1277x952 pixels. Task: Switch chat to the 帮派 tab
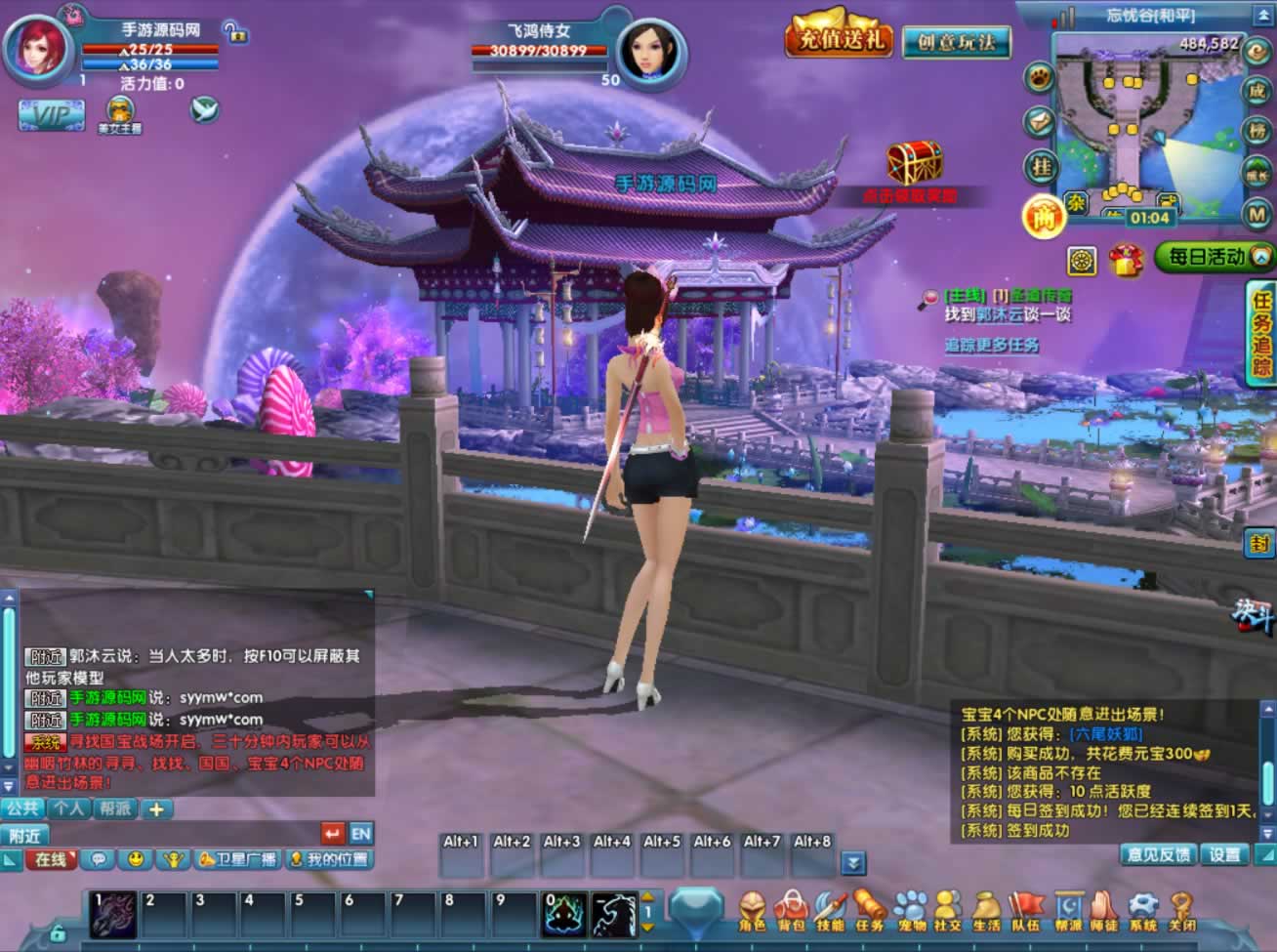(x=115, y=808)
